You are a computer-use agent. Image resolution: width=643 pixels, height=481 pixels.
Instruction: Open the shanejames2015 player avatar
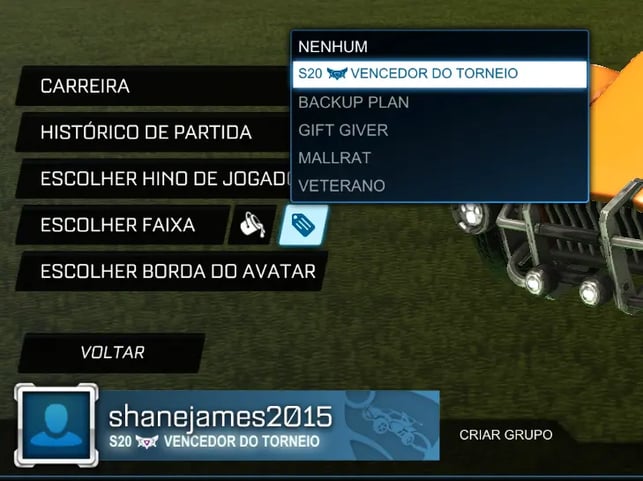(x=55, y=424)
